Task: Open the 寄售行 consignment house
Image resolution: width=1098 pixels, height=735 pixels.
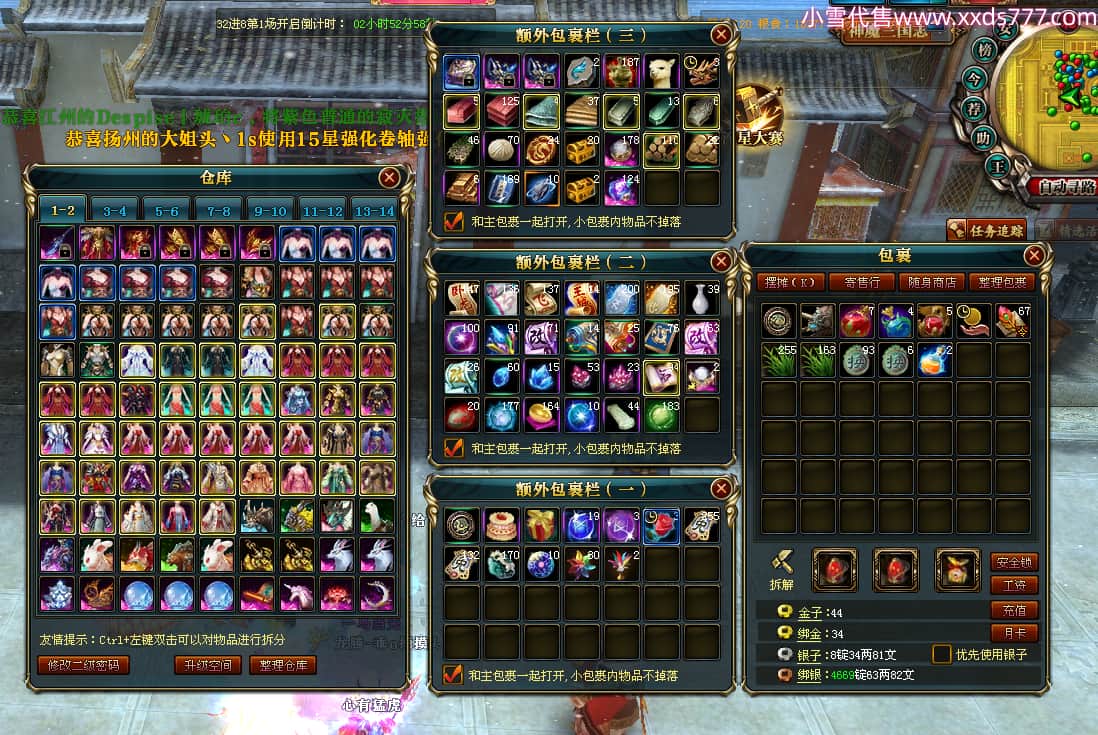Action: [x=862, y=282]
